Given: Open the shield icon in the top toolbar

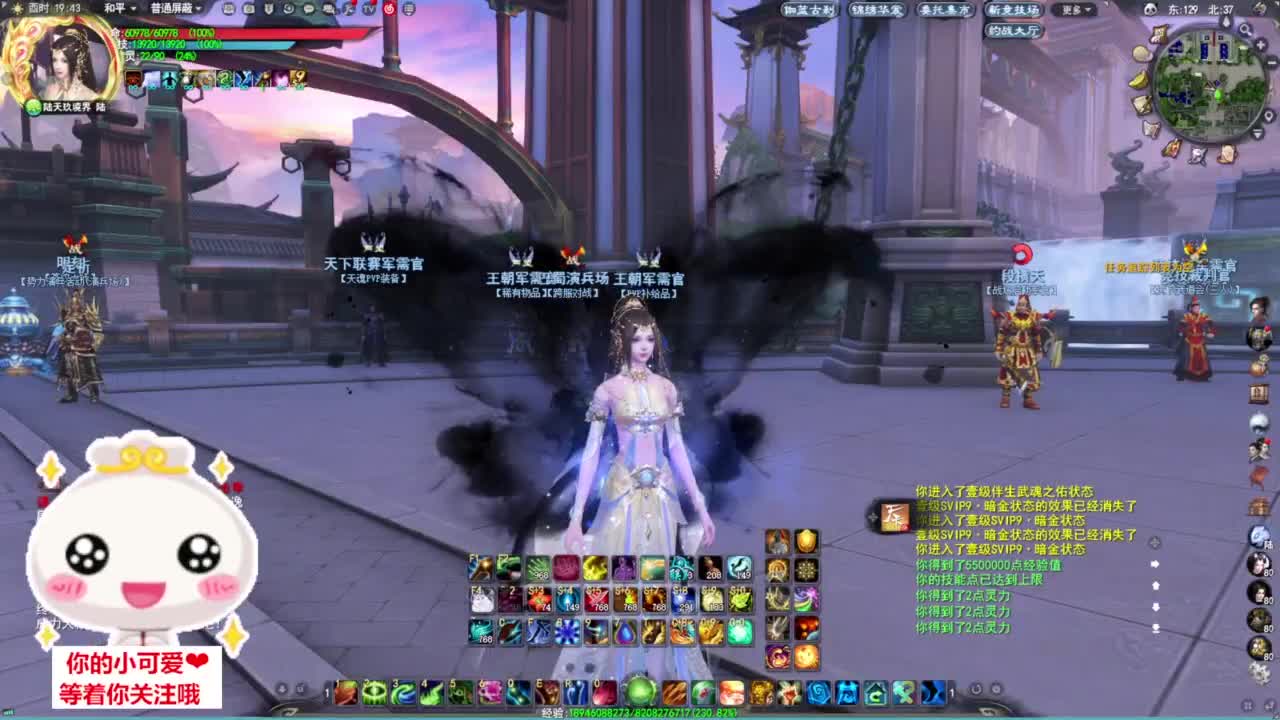Looking at the screenshot, I should click(269, 9).
